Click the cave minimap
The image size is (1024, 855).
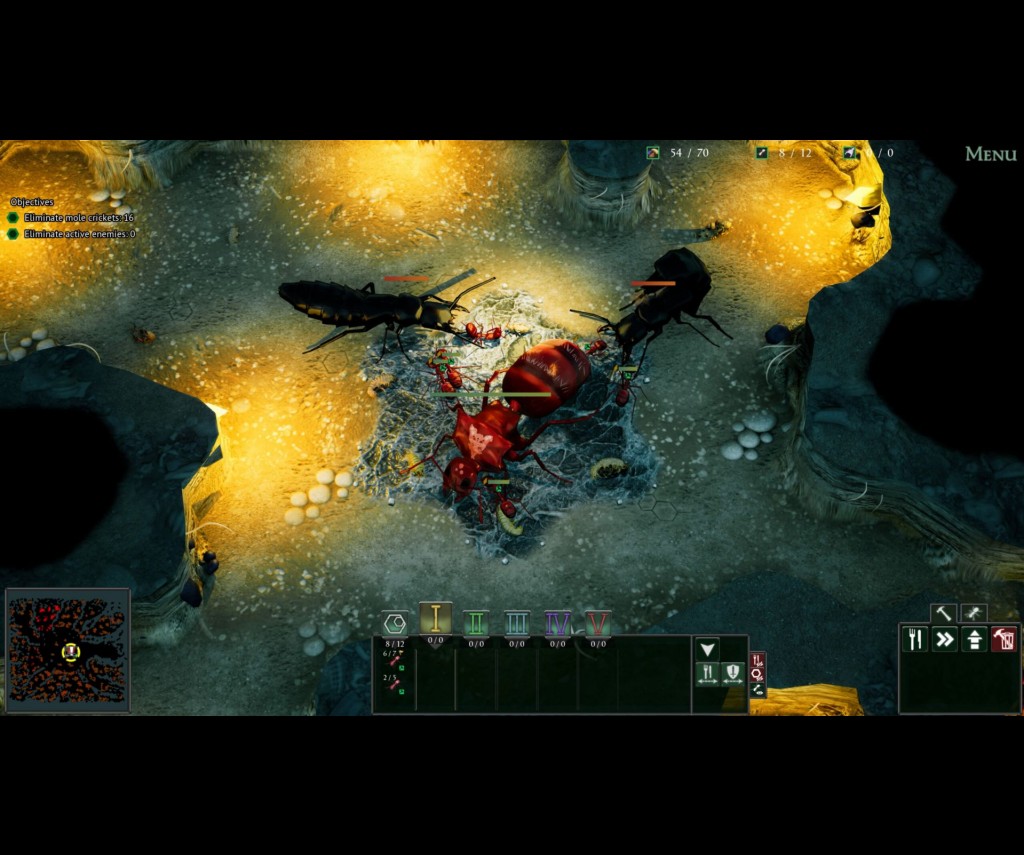click(68, 650)
